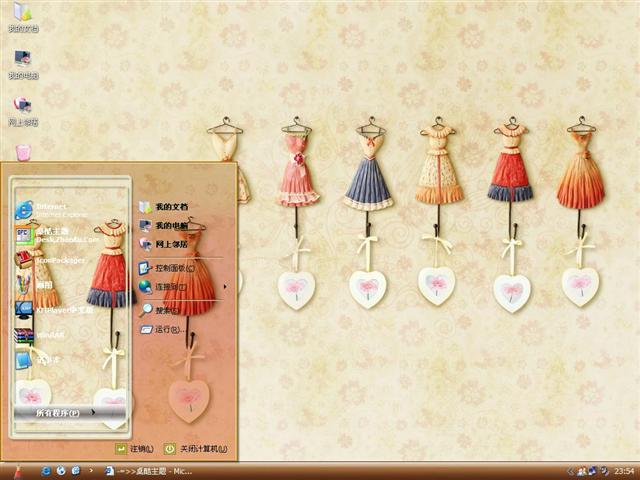The image size is (640, 480).
Task: Select 我的电脑 desktop icon
Action: (22, 64)
